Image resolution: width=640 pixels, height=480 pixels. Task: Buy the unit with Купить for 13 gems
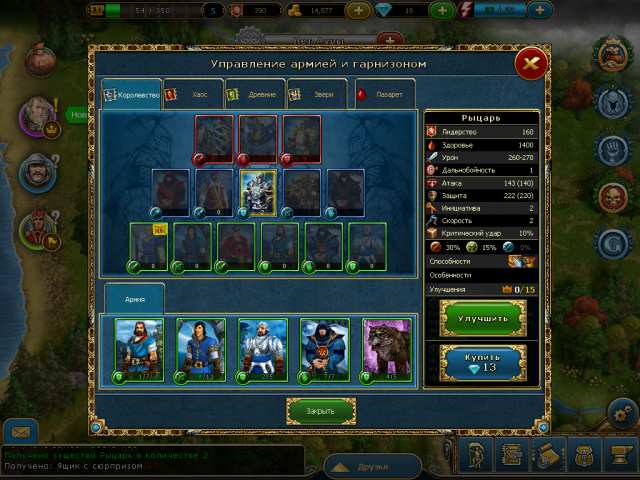tap(484, 362)
